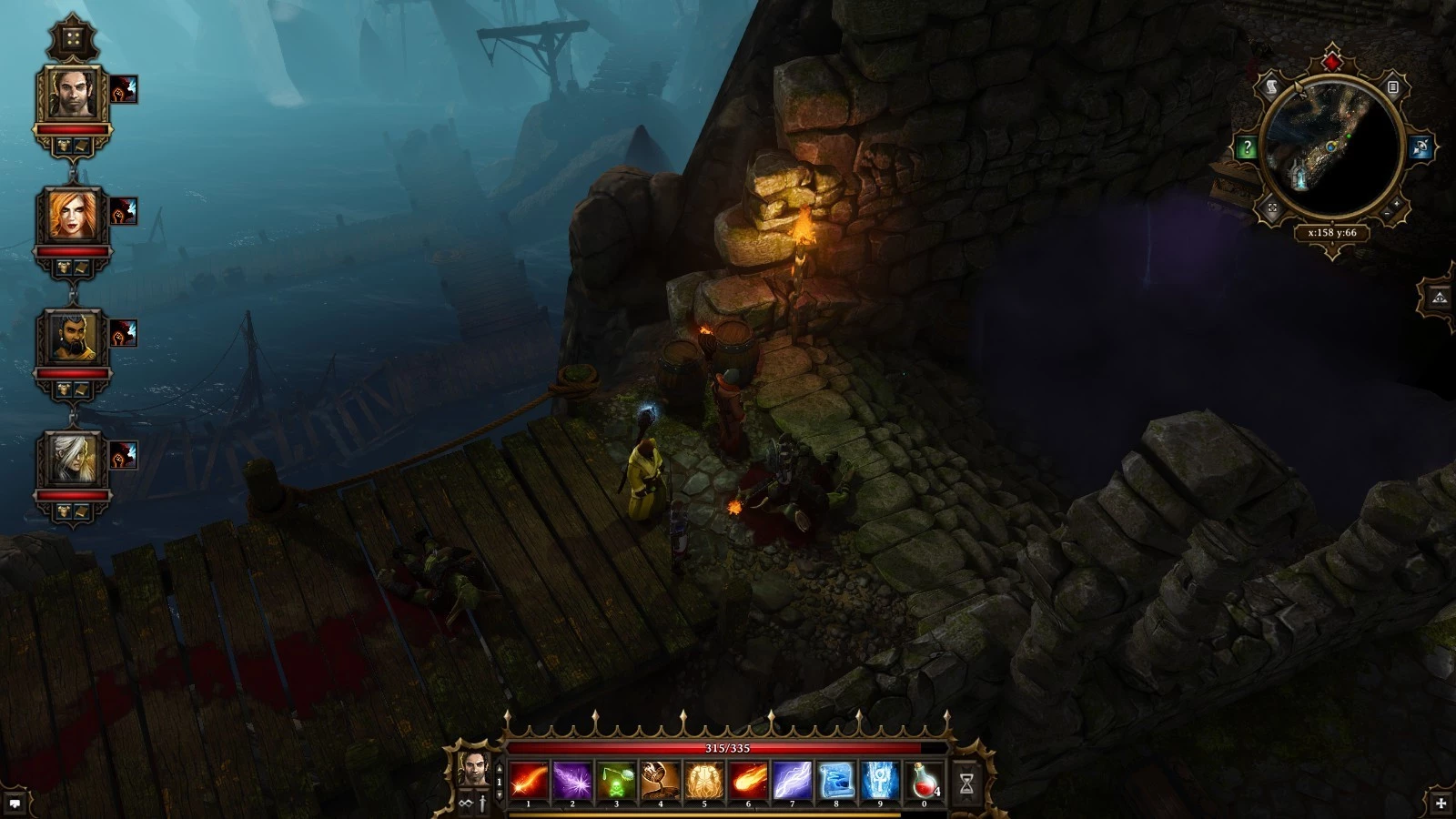Screen dimensions: 1456x819
Task: Drink the red health potion in slot 0
Action: (x=924, y=781)
